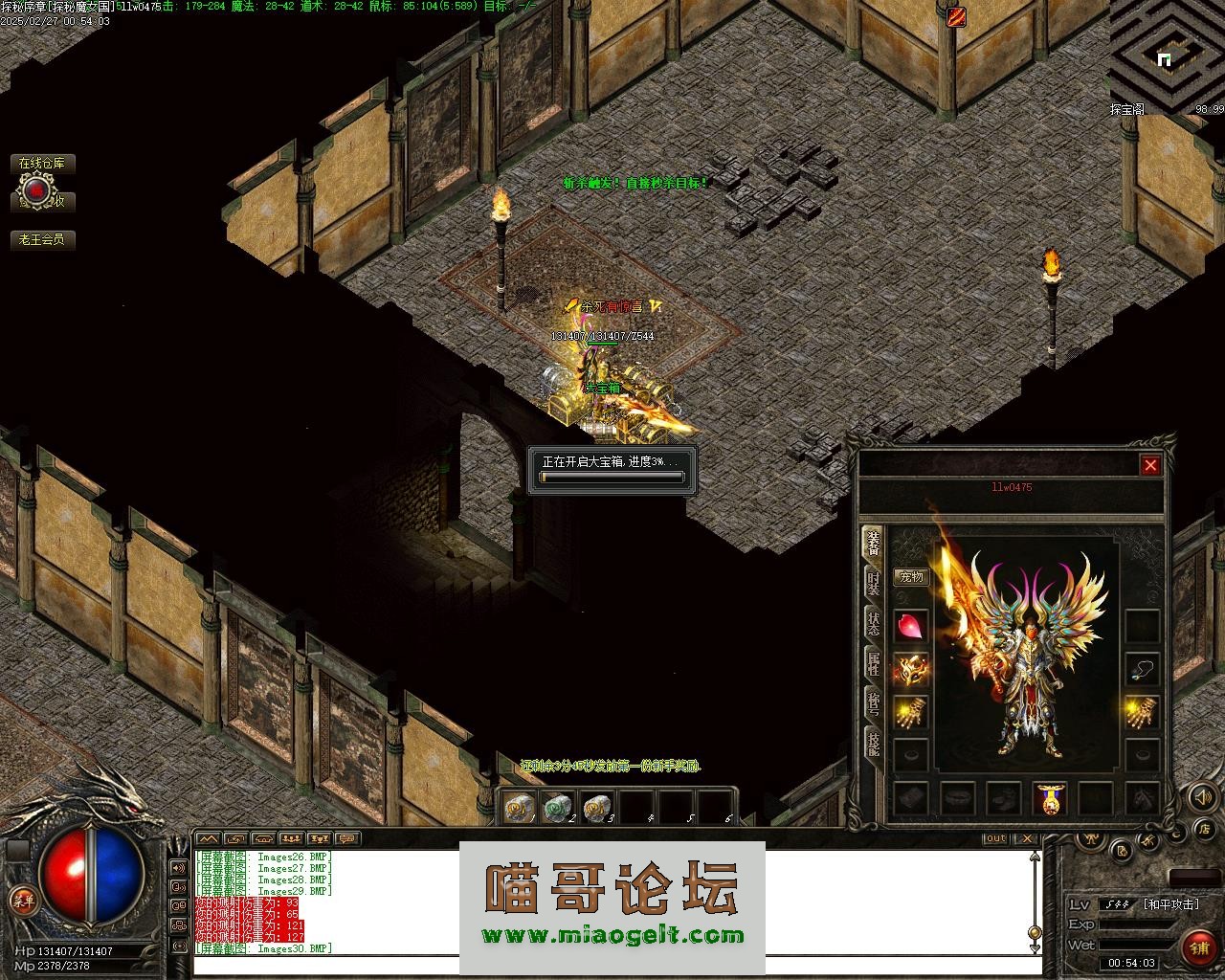Screen dimensions: 1225x980
Task: Inspect the golden mask helmet slot
Action: (x=910, y=669)
